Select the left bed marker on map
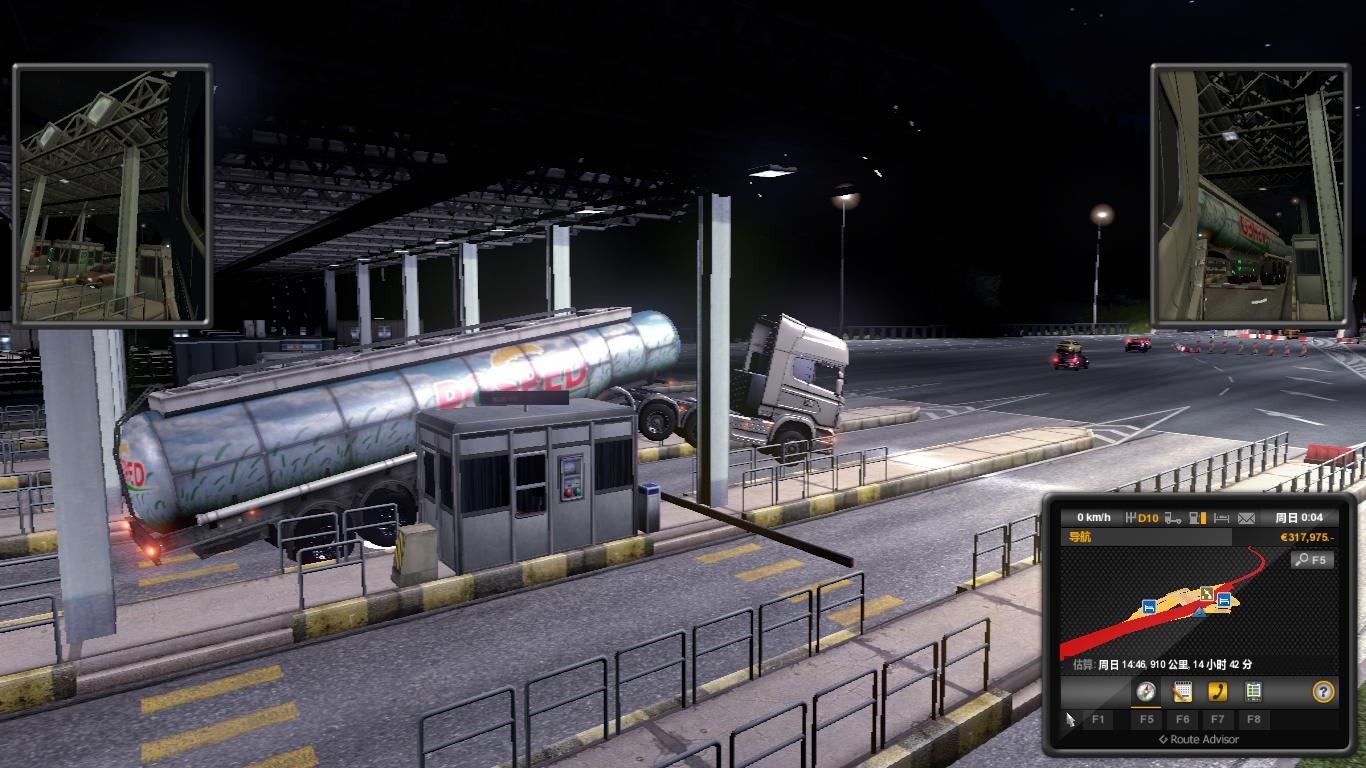The image size is (1366, 768). tap(1150, 606)
